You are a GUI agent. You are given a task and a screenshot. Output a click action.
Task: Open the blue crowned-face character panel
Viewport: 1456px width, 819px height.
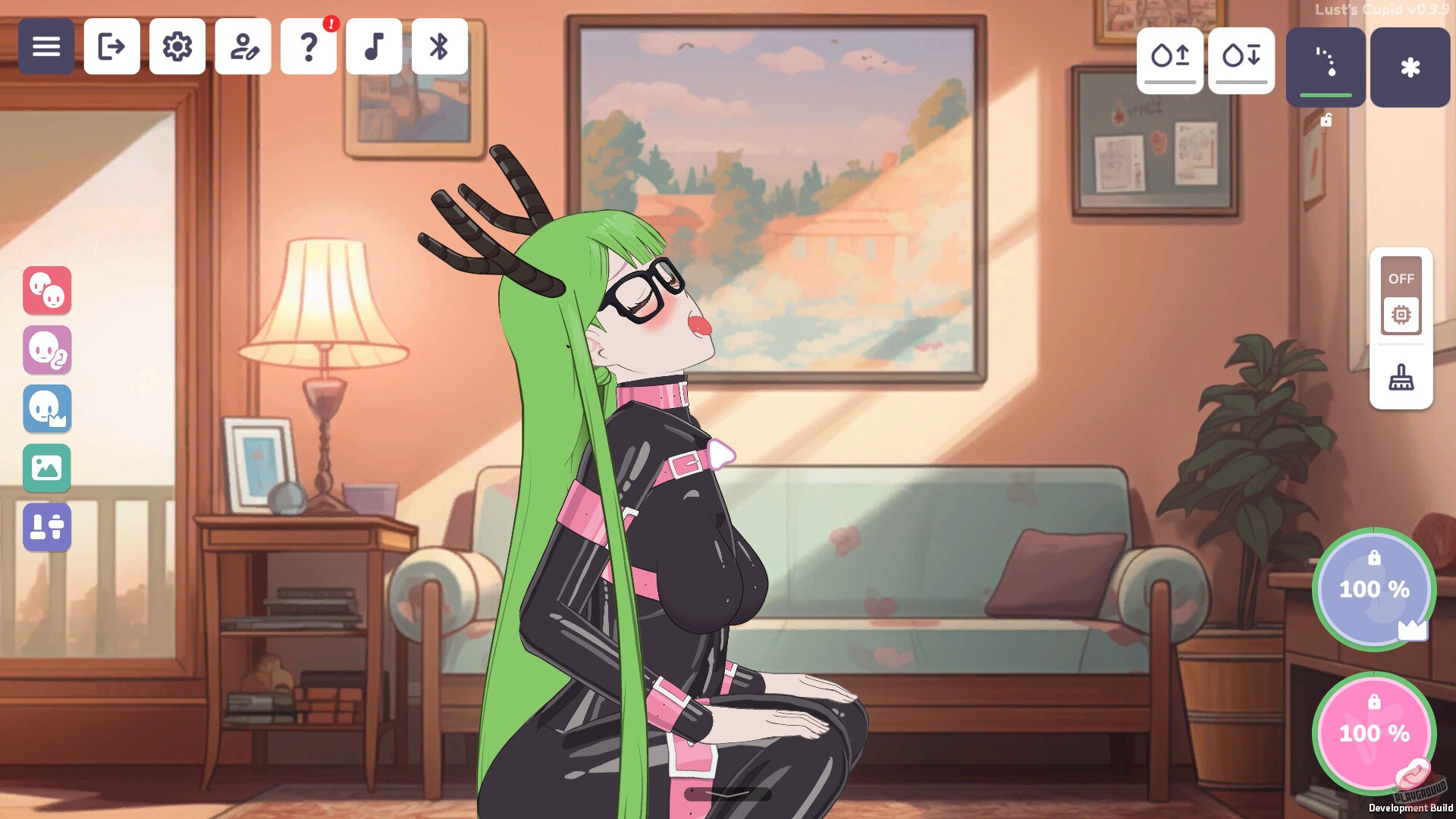tap(47, 409)
